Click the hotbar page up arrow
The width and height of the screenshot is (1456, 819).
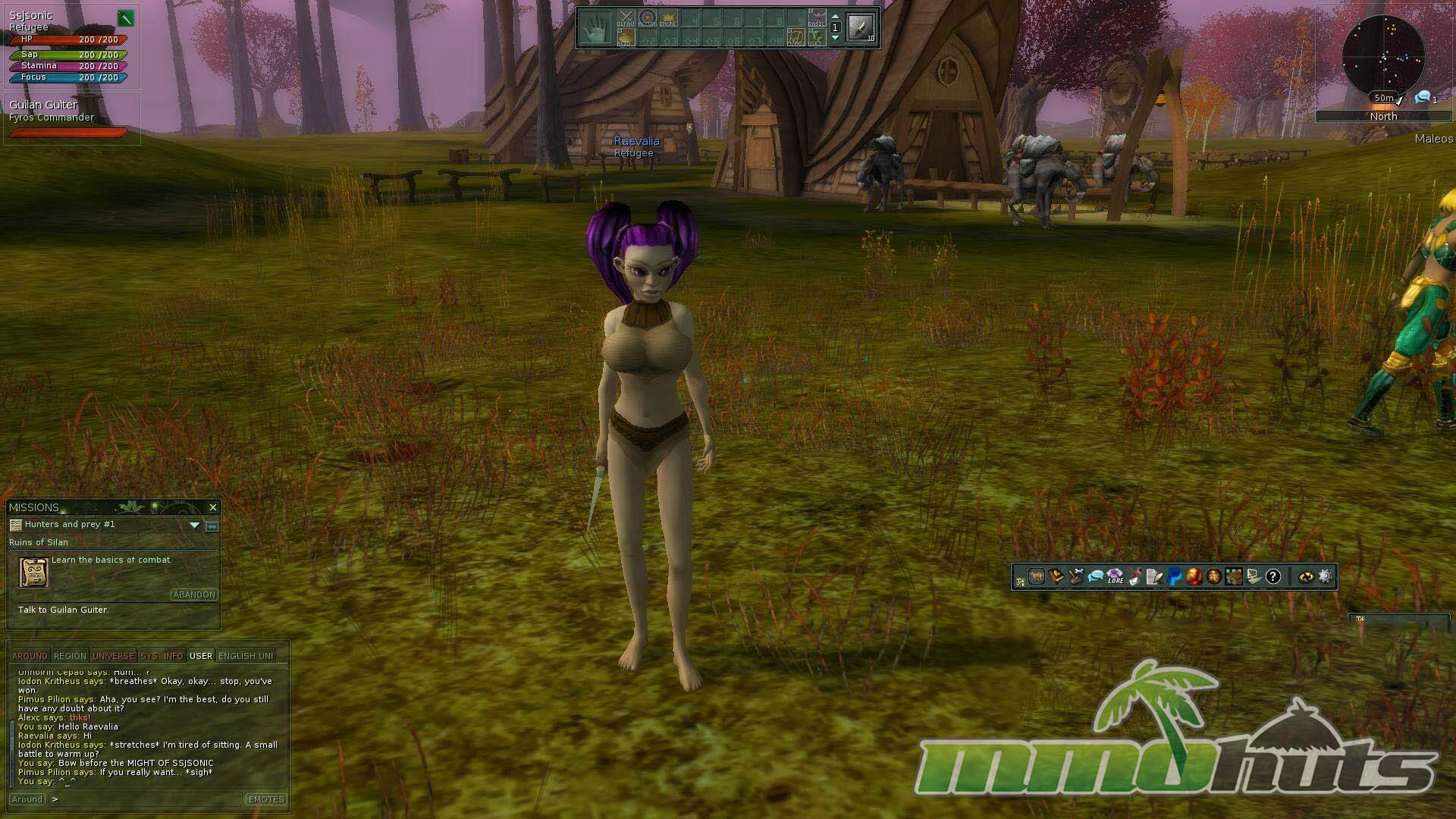click(835, 16)
